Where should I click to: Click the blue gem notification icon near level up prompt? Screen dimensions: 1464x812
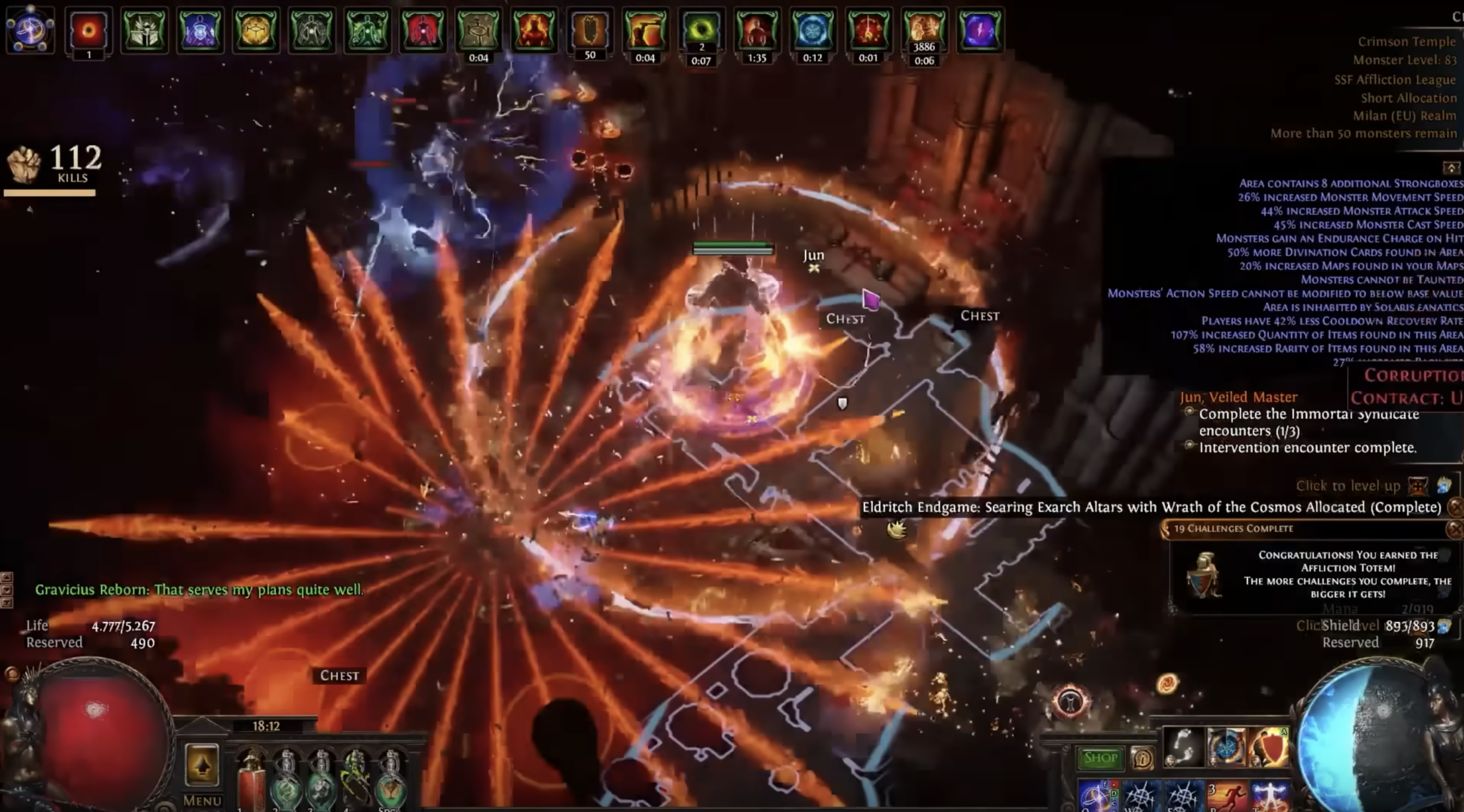(1445, 487)
